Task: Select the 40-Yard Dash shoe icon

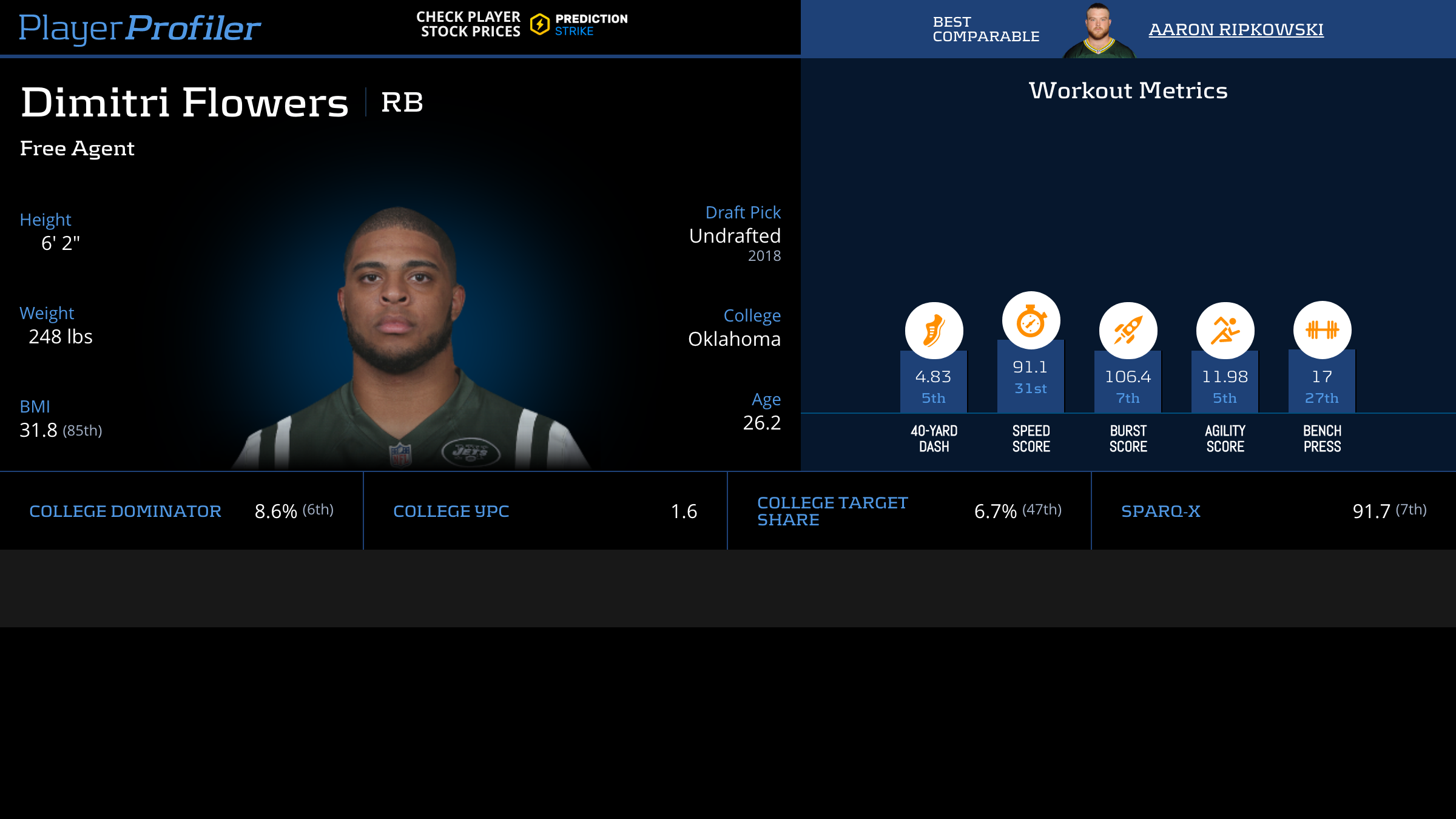Action: 934,331
